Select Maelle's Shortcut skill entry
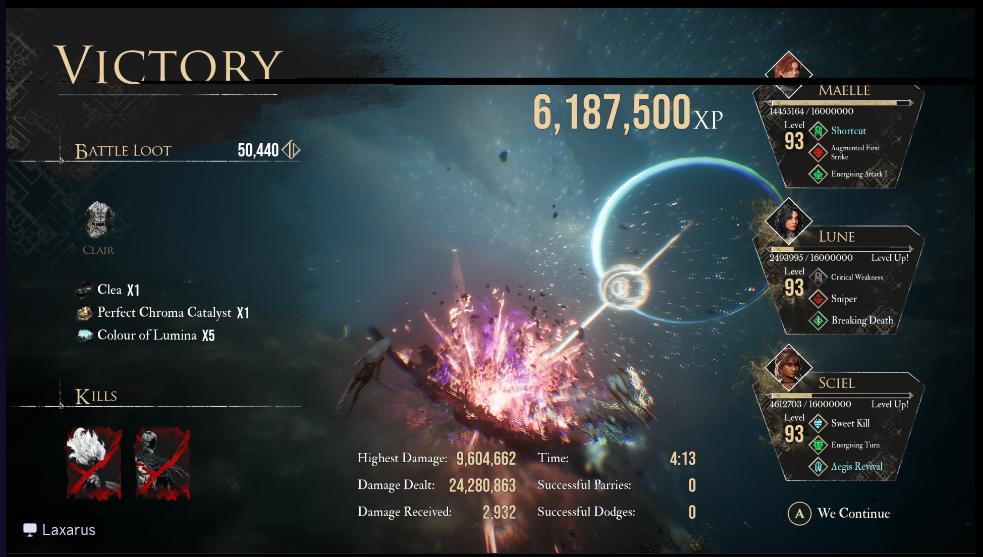 coord(847,131)
